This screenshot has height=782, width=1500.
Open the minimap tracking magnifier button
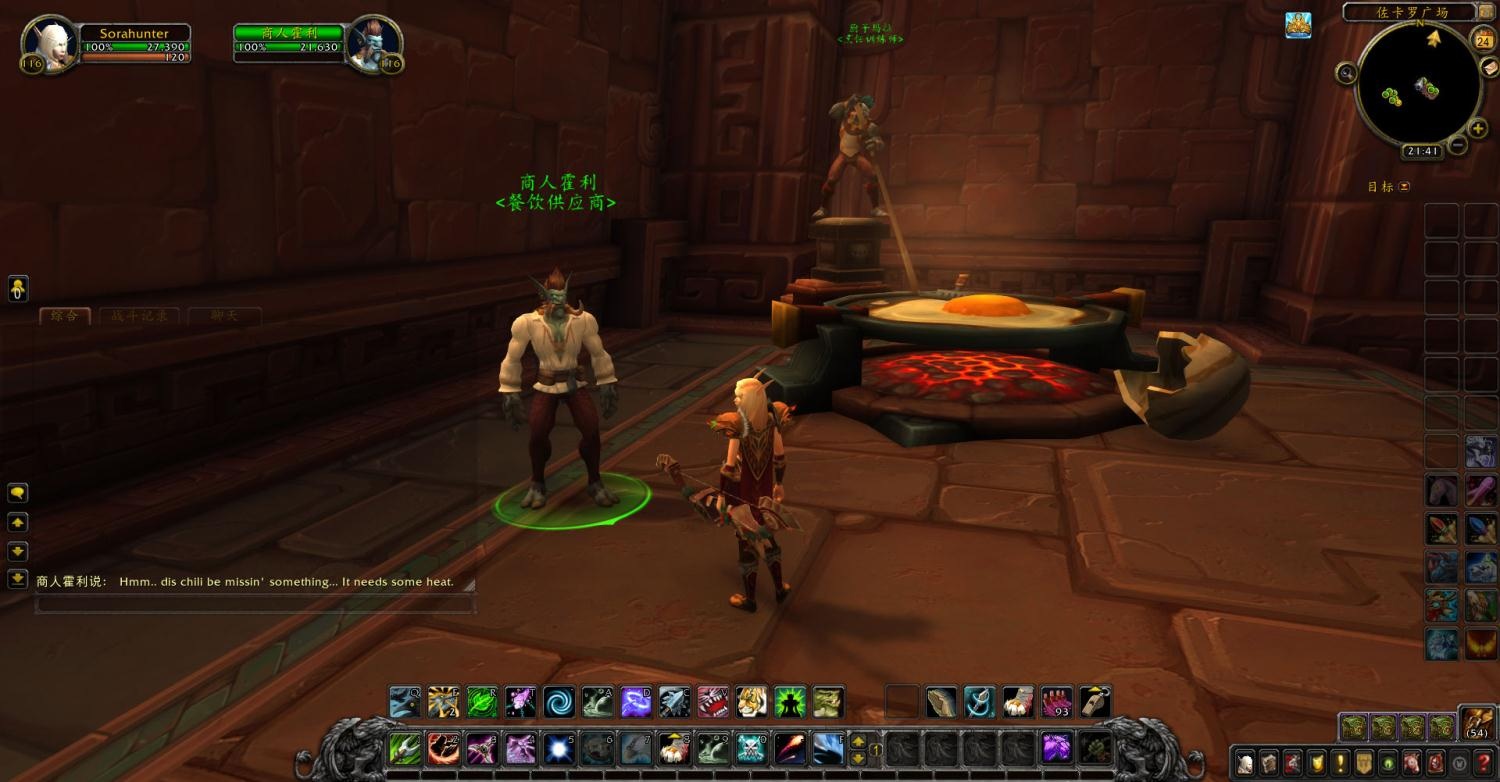[1347, 72]
